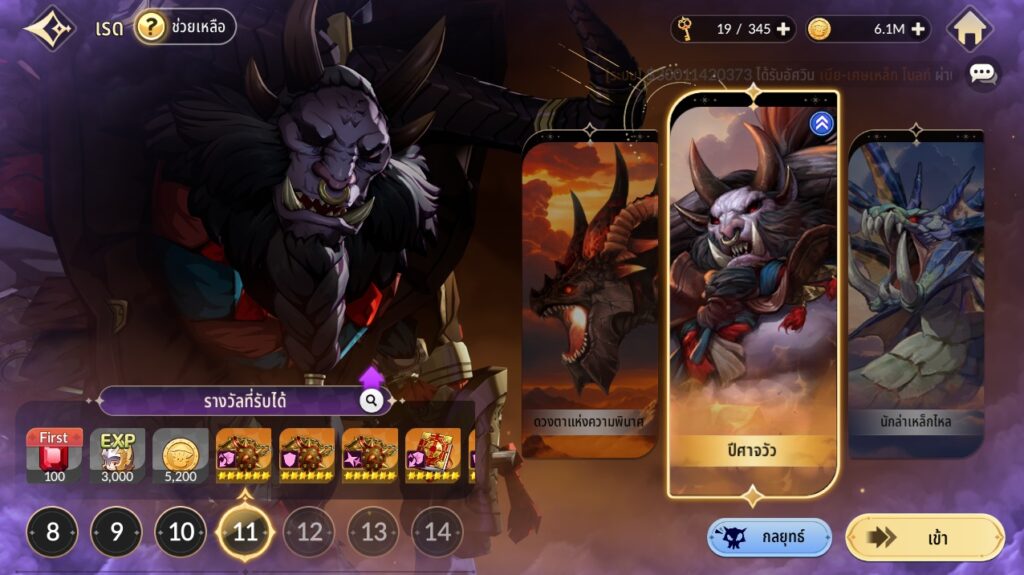Image resolution: width=1024 pixels, height=575 pixels.
Task: Choose raid stage 10
Action: pyautogui.click(x=181, y=532)
